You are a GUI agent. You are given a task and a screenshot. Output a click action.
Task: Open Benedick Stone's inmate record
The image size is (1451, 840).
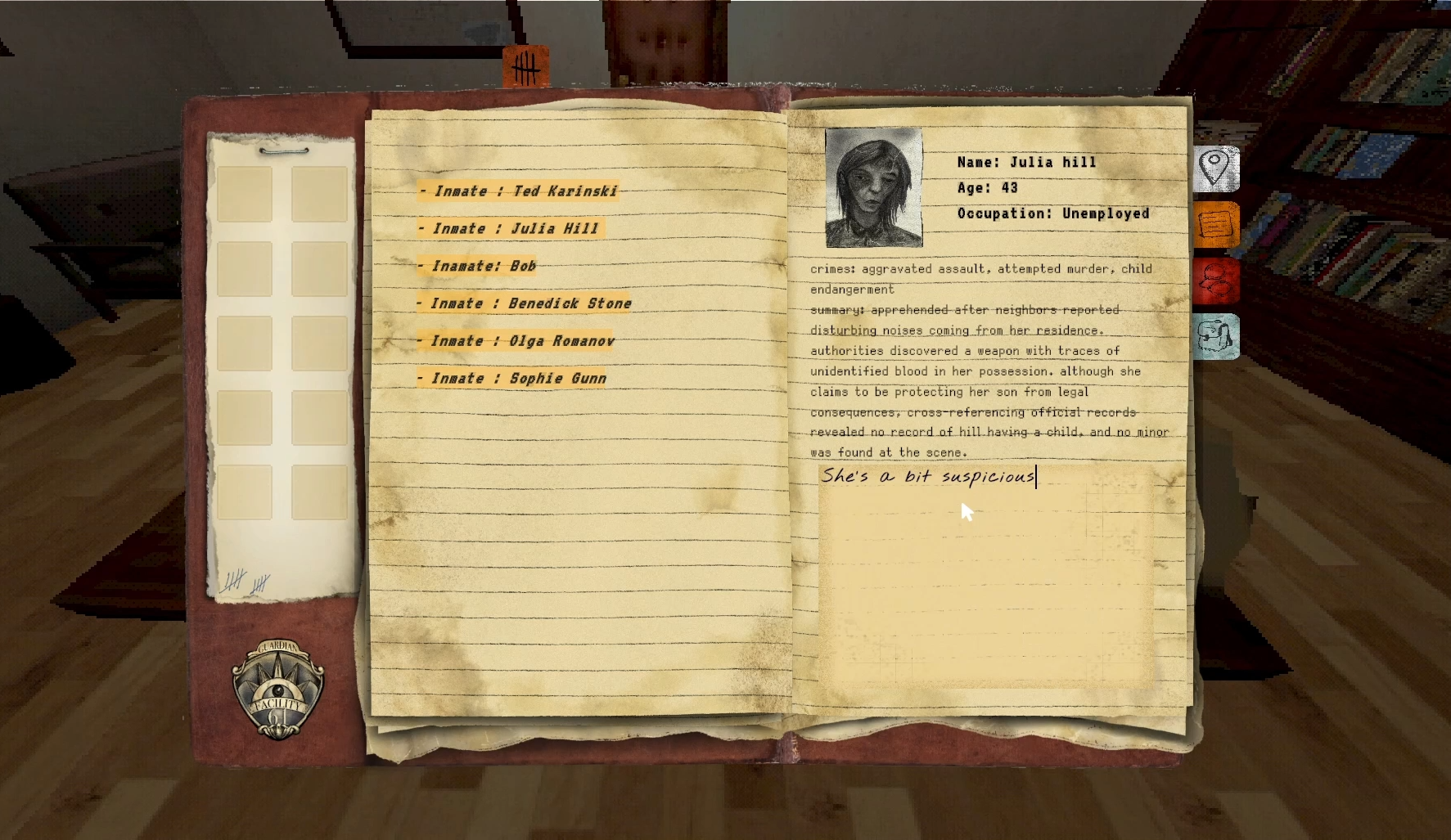[525, 303]
